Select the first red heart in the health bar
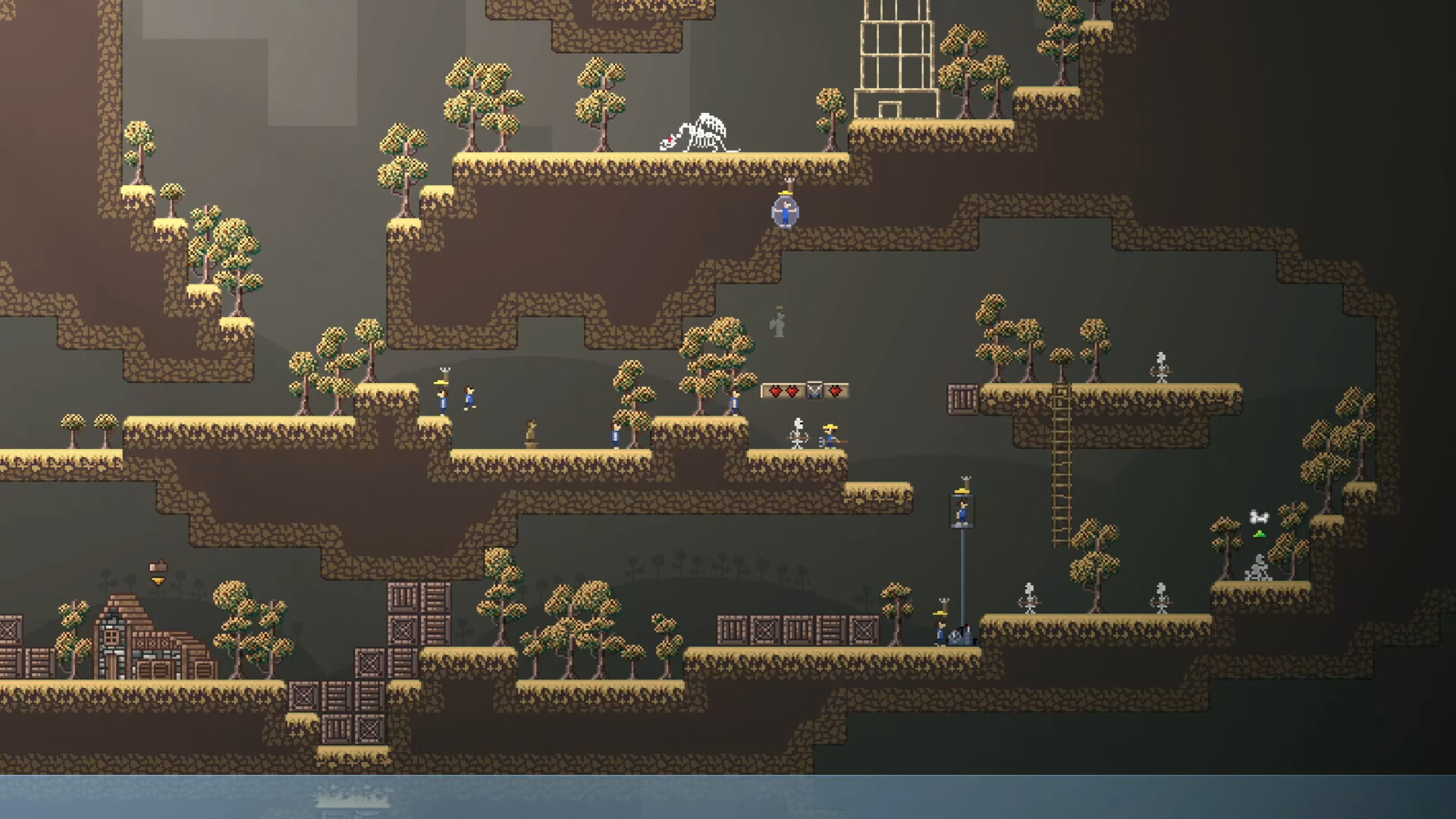Screen dimensions: 1456x819 tap(776, 390)
